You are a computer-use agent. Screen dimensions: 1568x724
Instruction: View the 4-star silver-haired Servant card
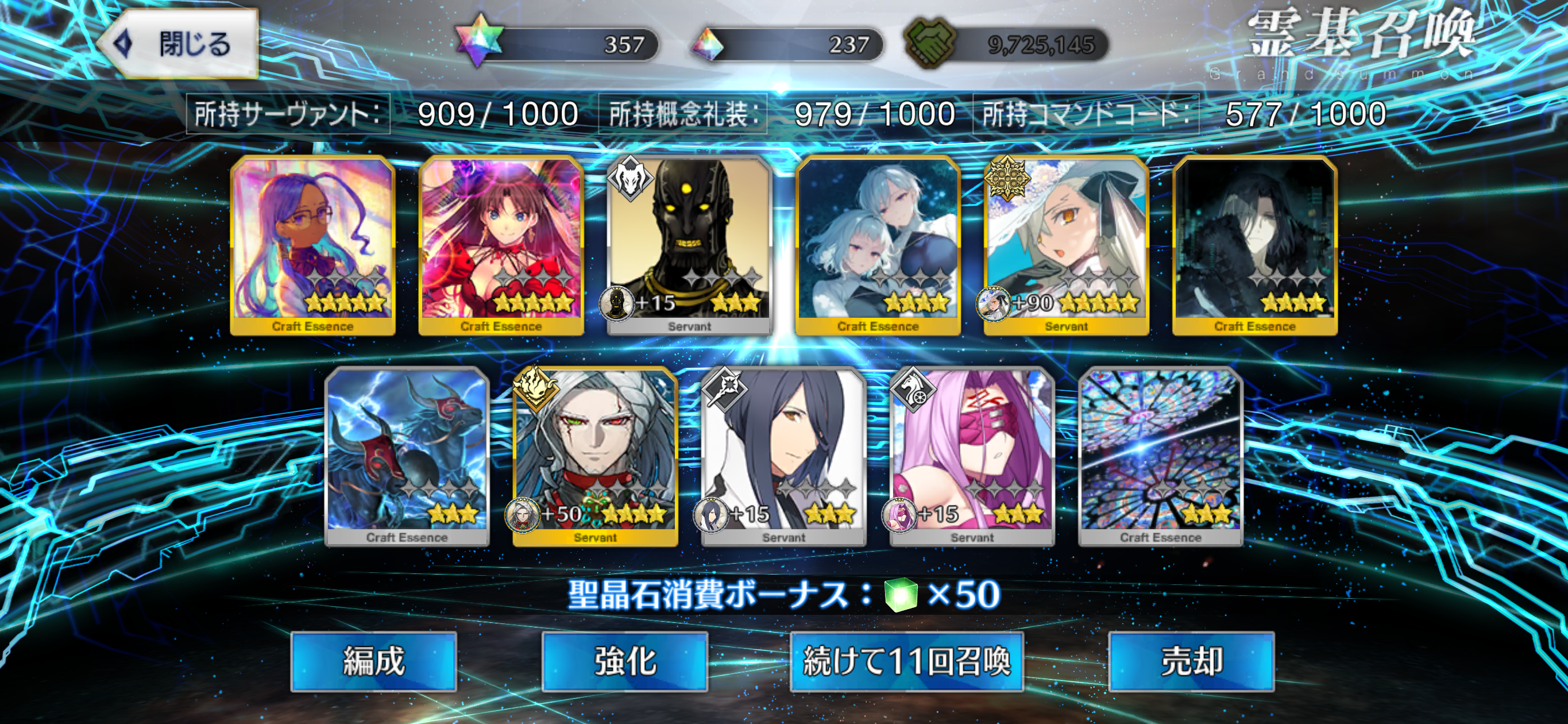595,456
